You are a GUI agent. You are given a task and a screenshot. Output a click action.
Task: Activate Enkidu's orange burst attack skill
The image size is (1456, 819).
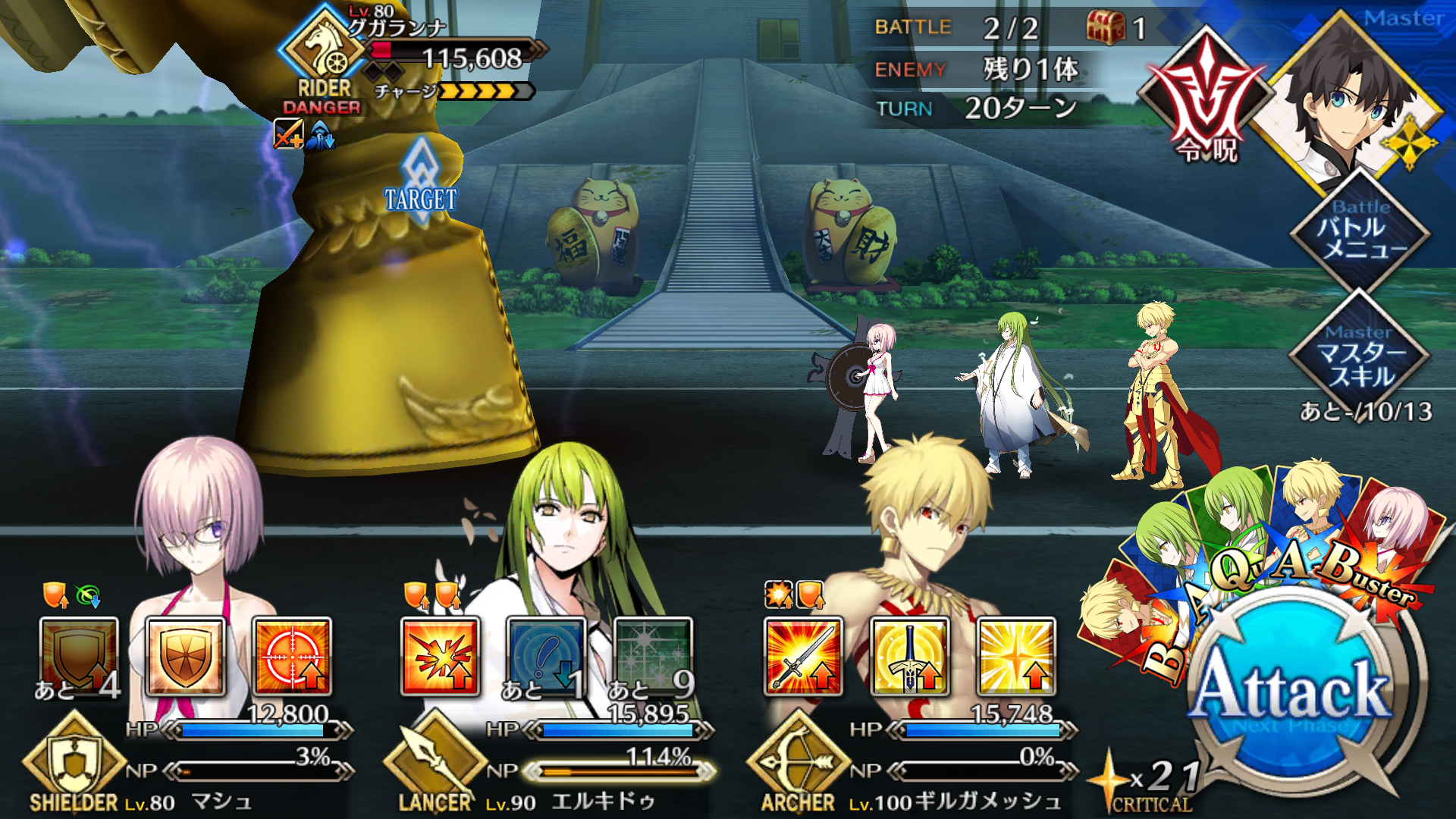440,657
